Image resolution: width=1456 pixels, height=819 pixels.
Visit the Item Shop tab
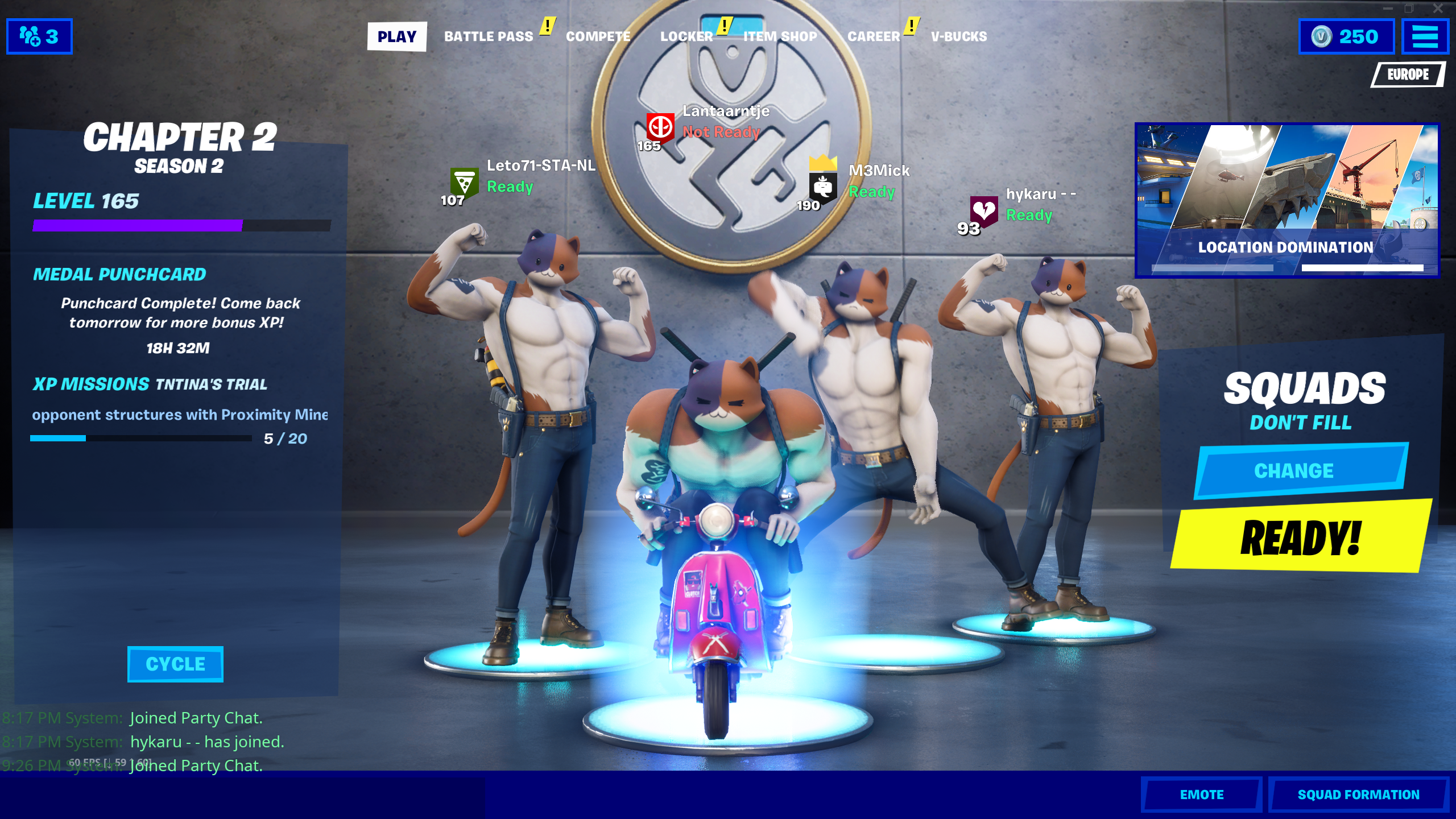click(780, 37)
